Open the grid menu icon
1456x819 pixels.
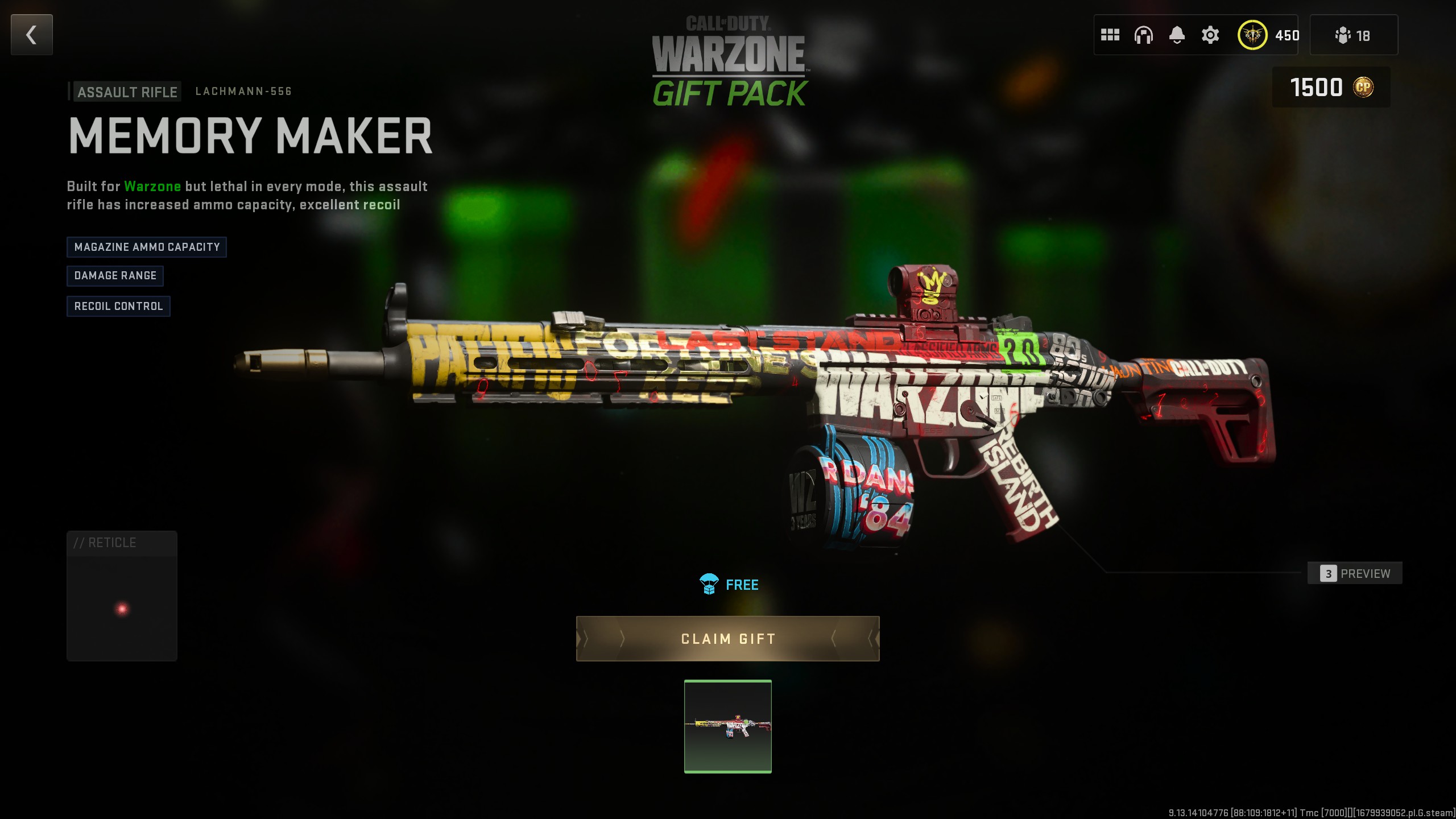coord(1110,35)
